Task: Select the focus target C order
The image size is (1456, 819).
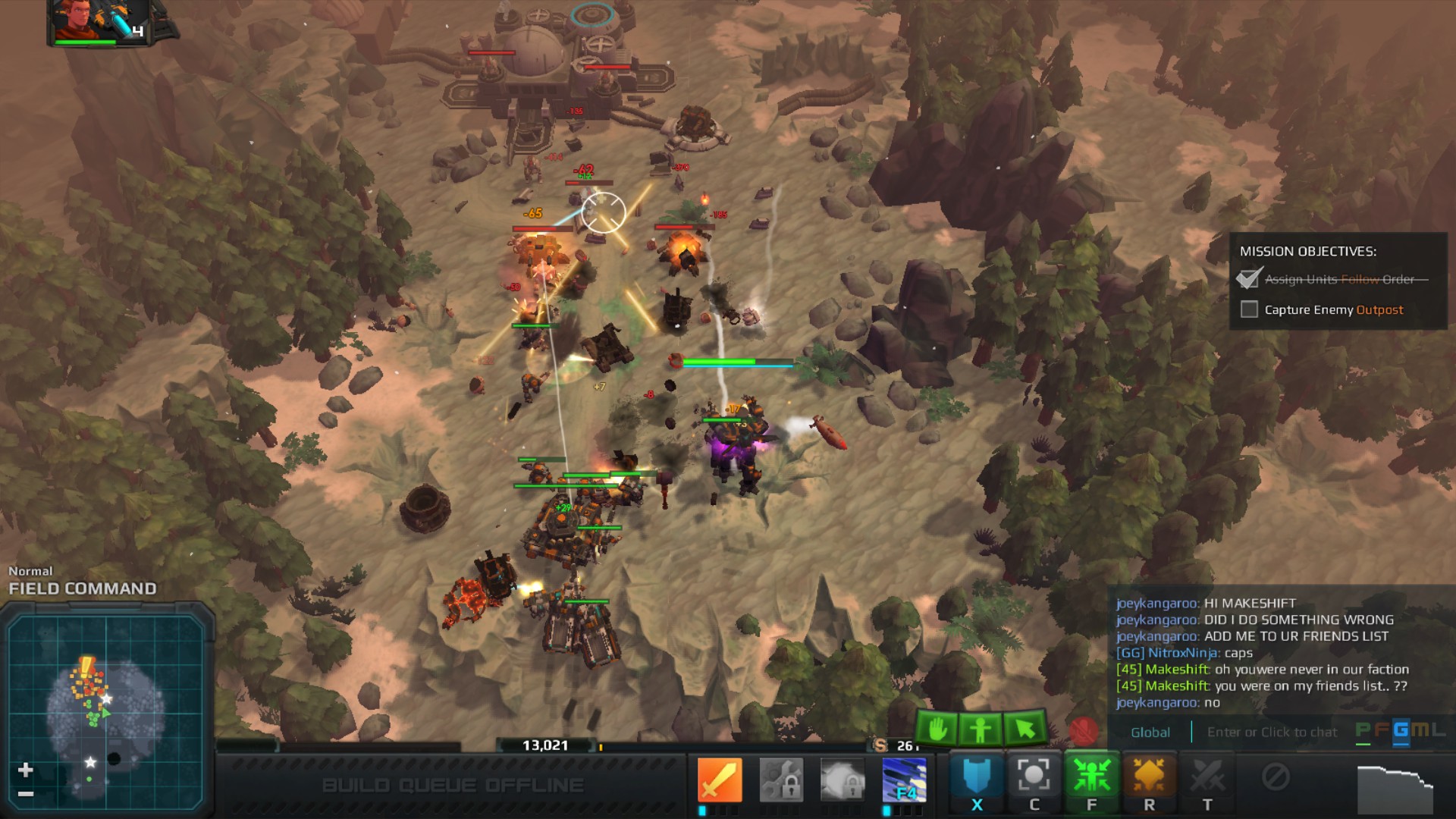Action: (1034, 780)
